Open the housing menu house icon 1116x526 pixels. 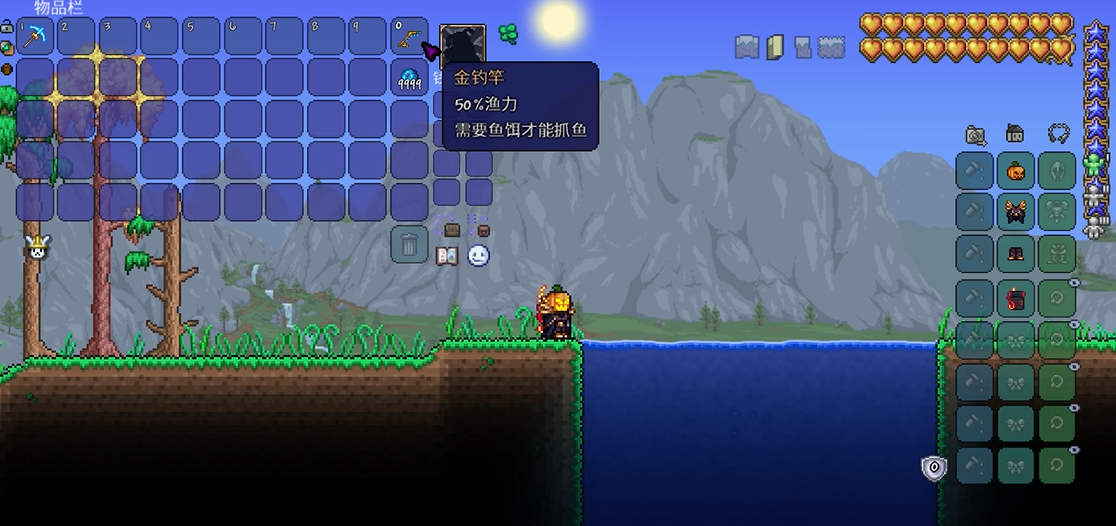pyautogui.click(x=1015, y=134)
